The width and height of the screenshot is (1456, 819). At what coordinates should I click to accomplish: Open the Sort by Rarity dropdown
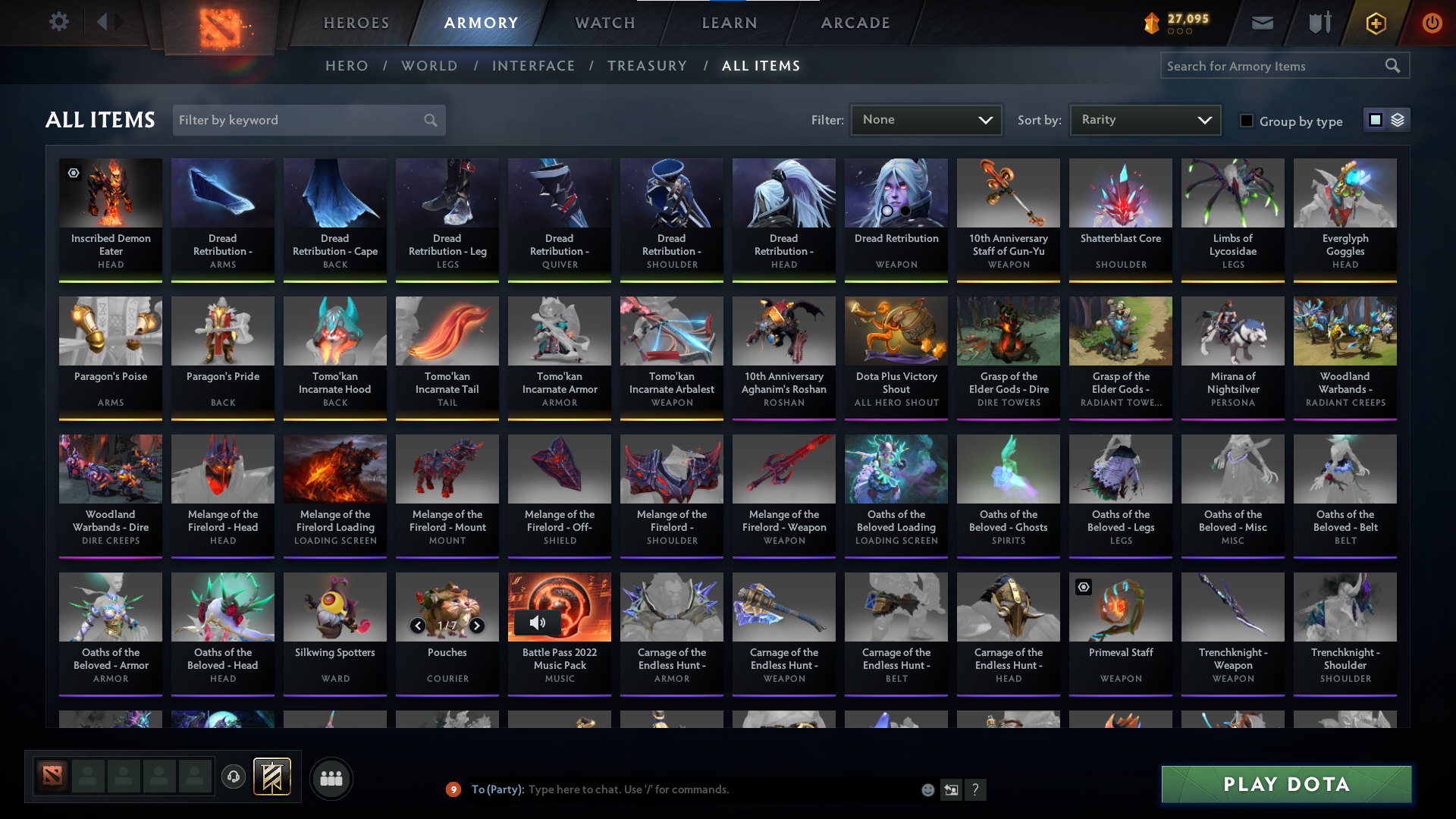pos(1144,120)
